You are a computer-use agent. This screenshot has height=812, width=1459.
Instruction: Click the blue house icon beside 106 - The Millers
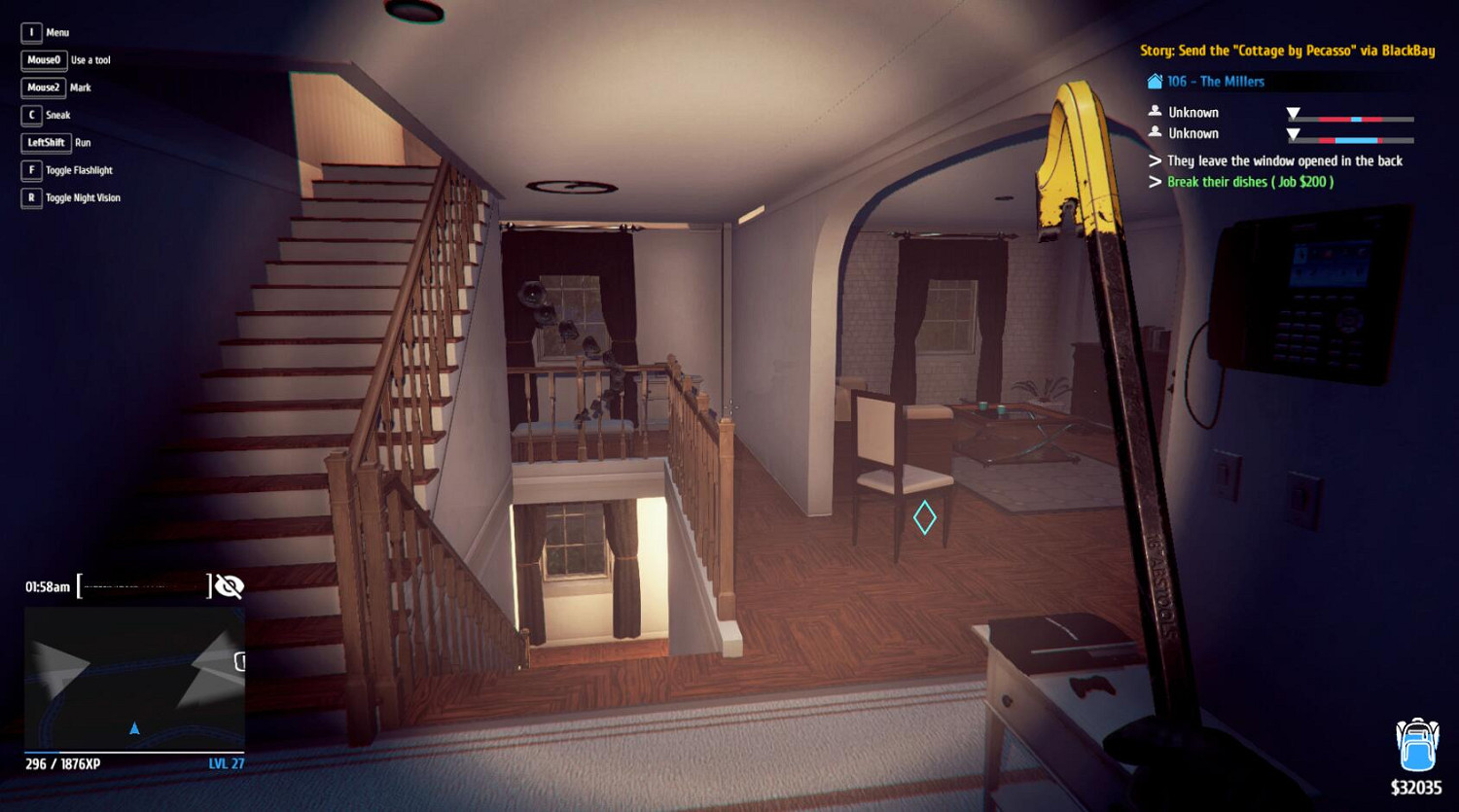1155,82
